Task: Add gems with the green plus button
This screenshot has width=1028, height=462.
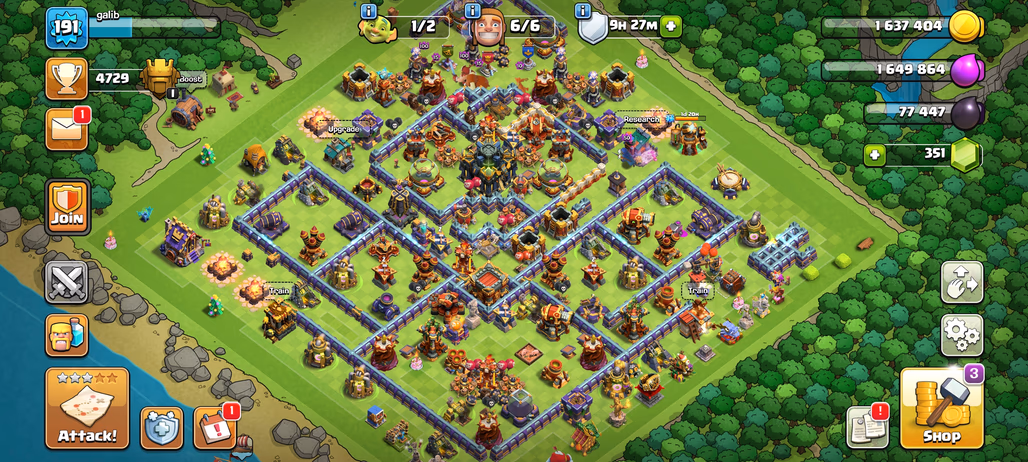Action: point(876,155)
